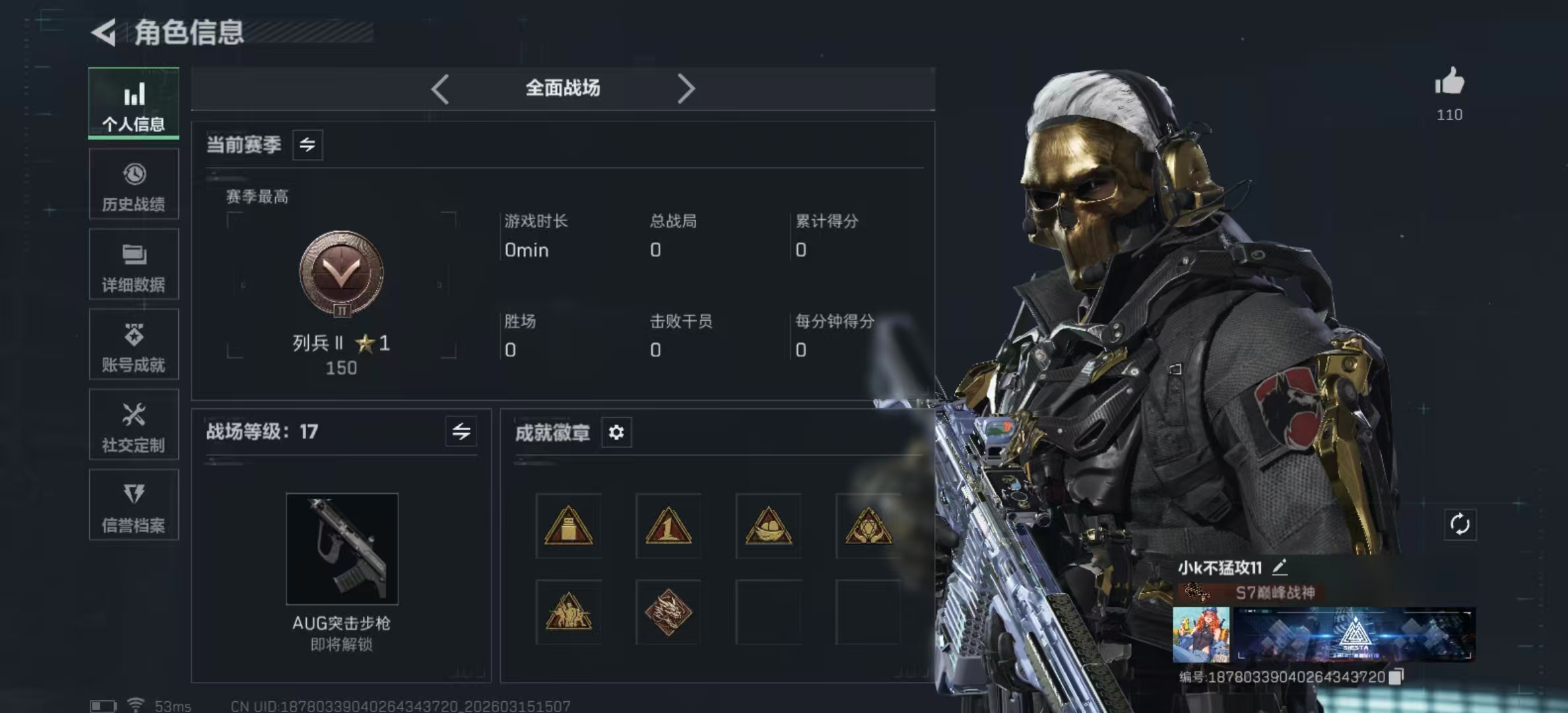
Task: Open the 个人信息 tab
Action: (x=133, y=104)
